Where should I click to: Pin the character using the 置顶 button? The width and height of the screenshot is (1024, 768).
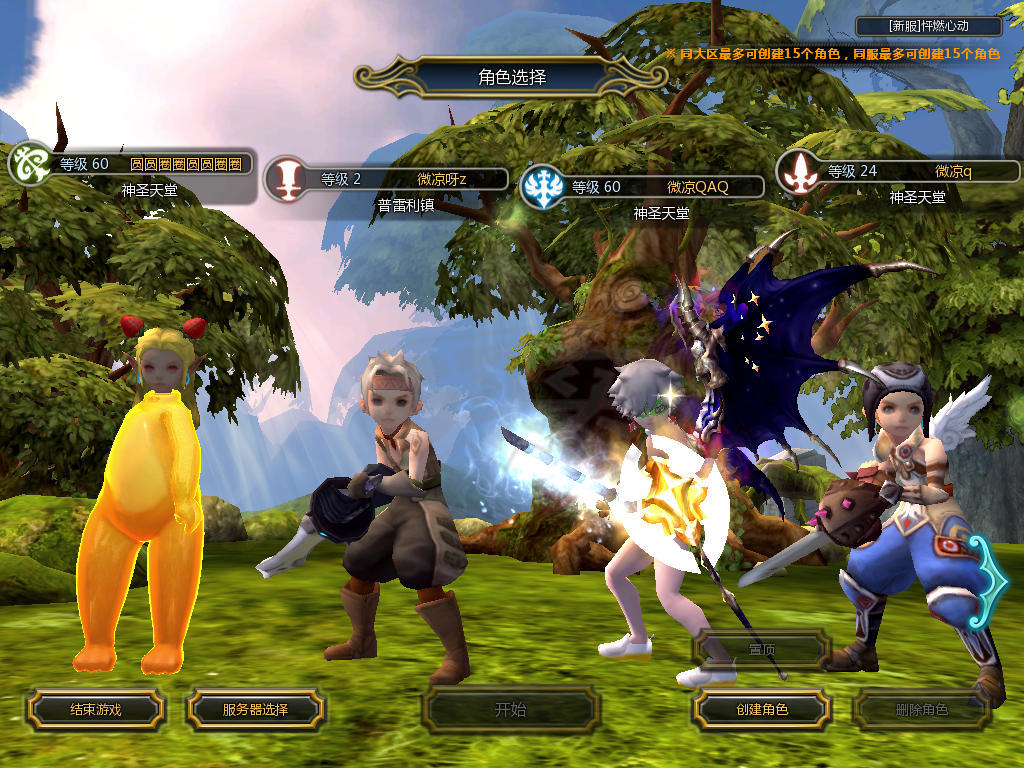click(761, 650)
